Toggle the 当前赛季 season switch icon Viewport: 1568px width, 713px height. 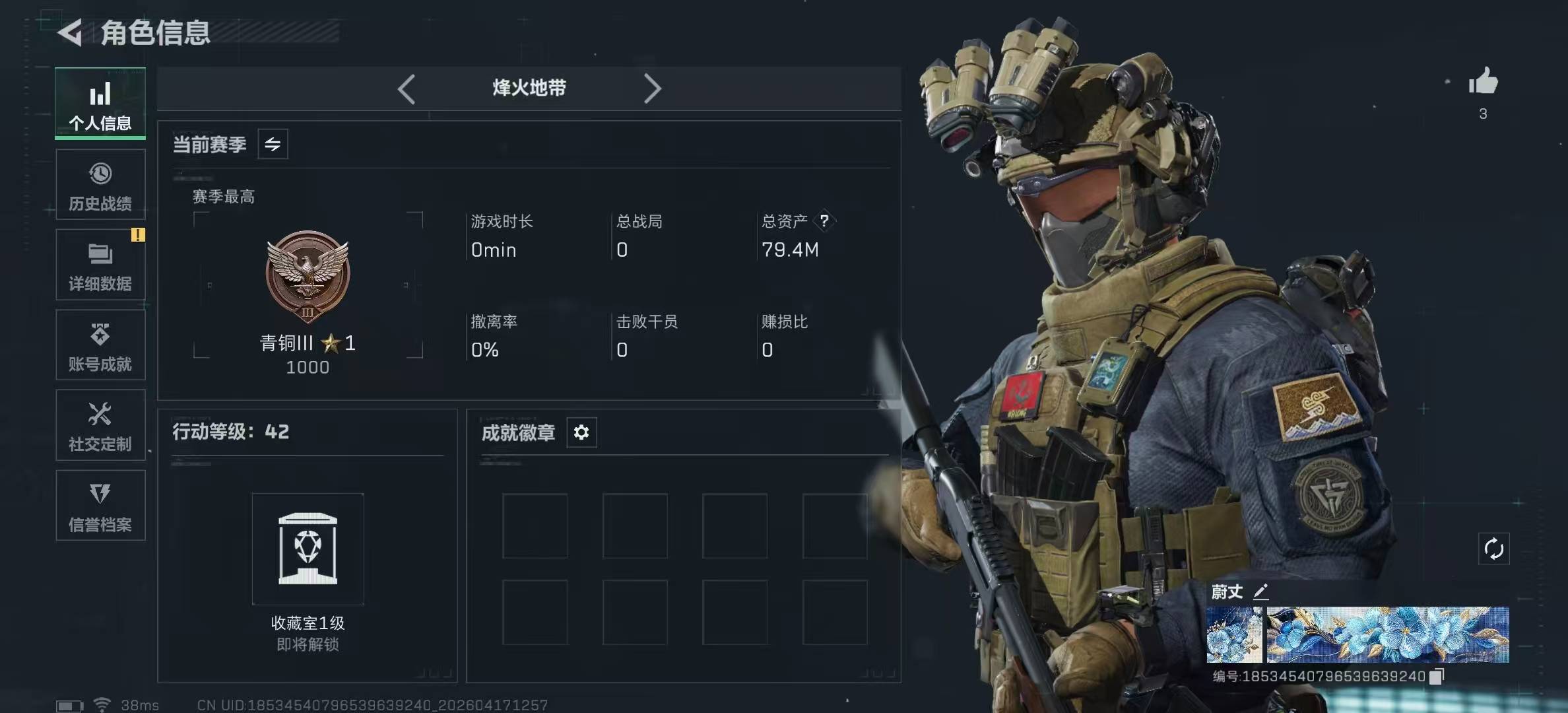(273, 144)
